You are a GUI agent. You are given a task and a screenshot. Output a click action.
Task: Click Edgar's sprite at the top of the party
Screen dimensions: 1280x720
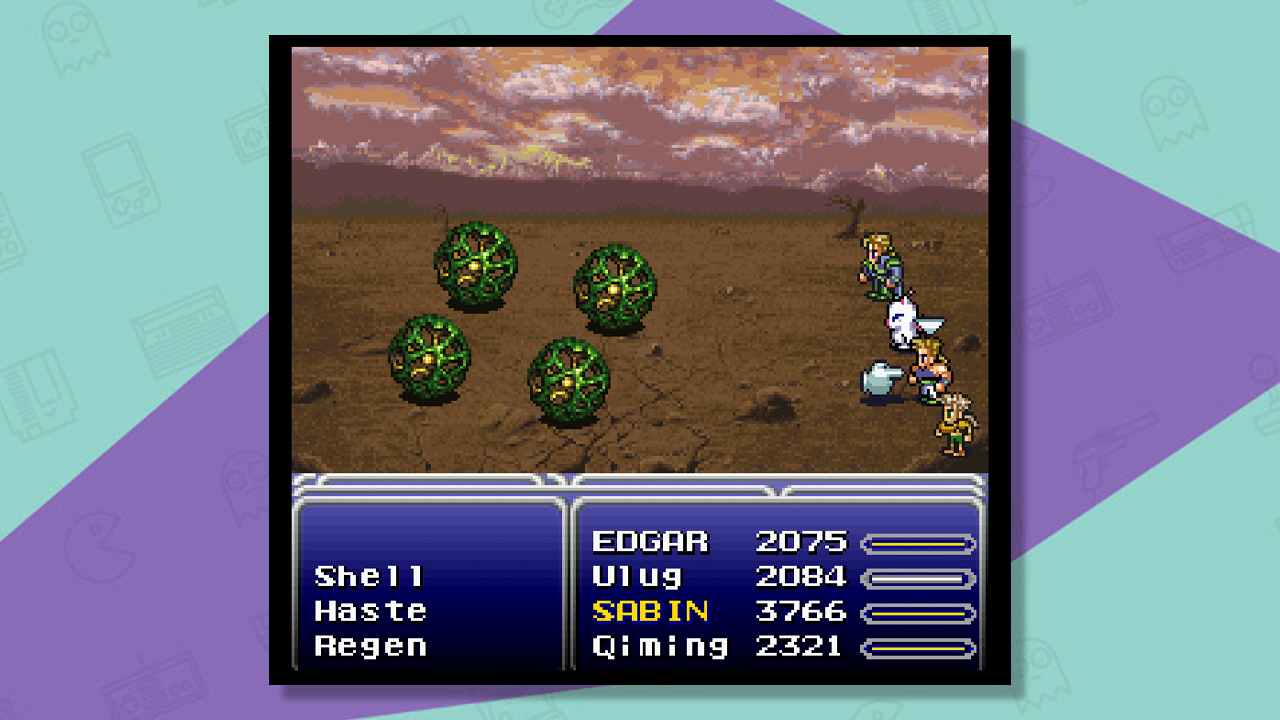[x=878, y=262]
